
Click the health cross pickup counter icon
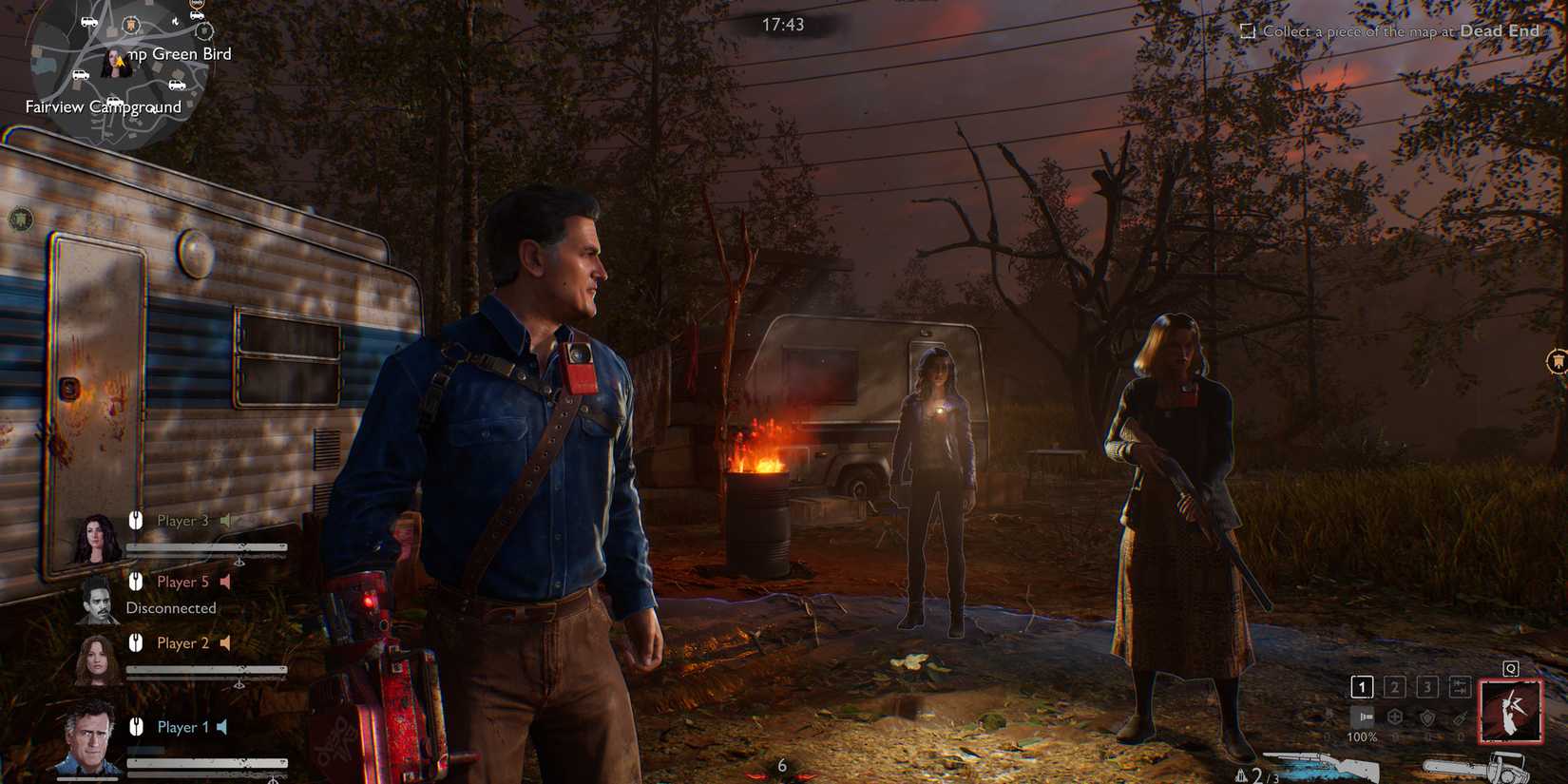(1394, 717)
